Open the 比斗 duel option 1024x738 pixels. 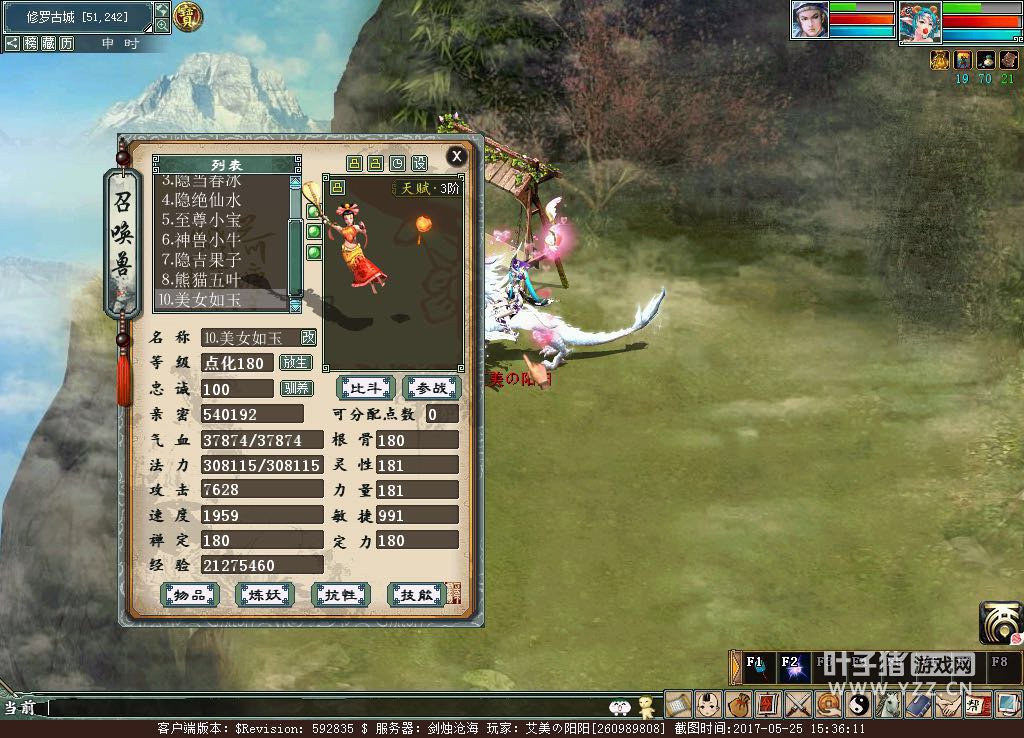click(366, 388)
